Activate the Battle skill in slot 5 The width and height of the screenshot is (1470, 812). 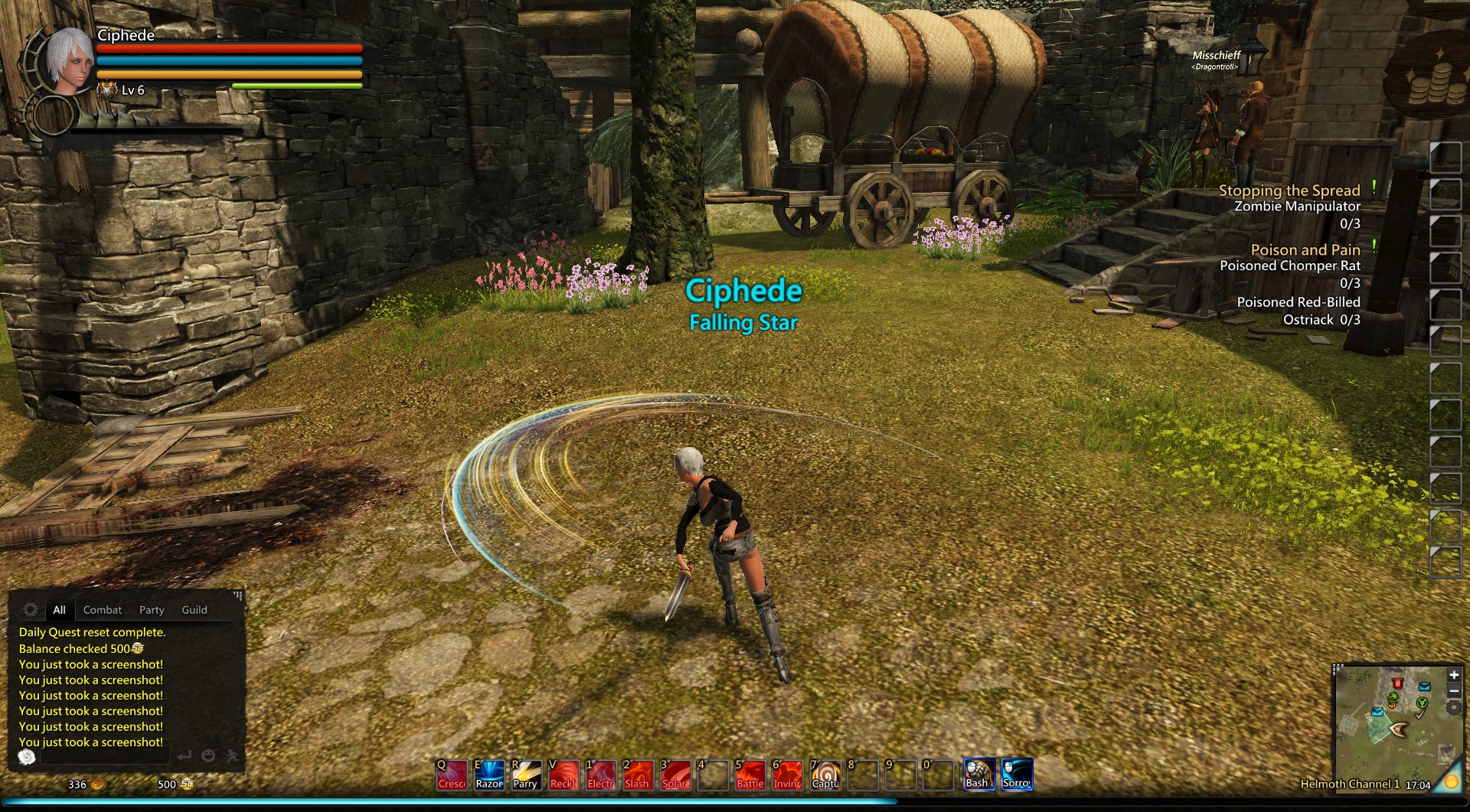[x=750, y=774]
